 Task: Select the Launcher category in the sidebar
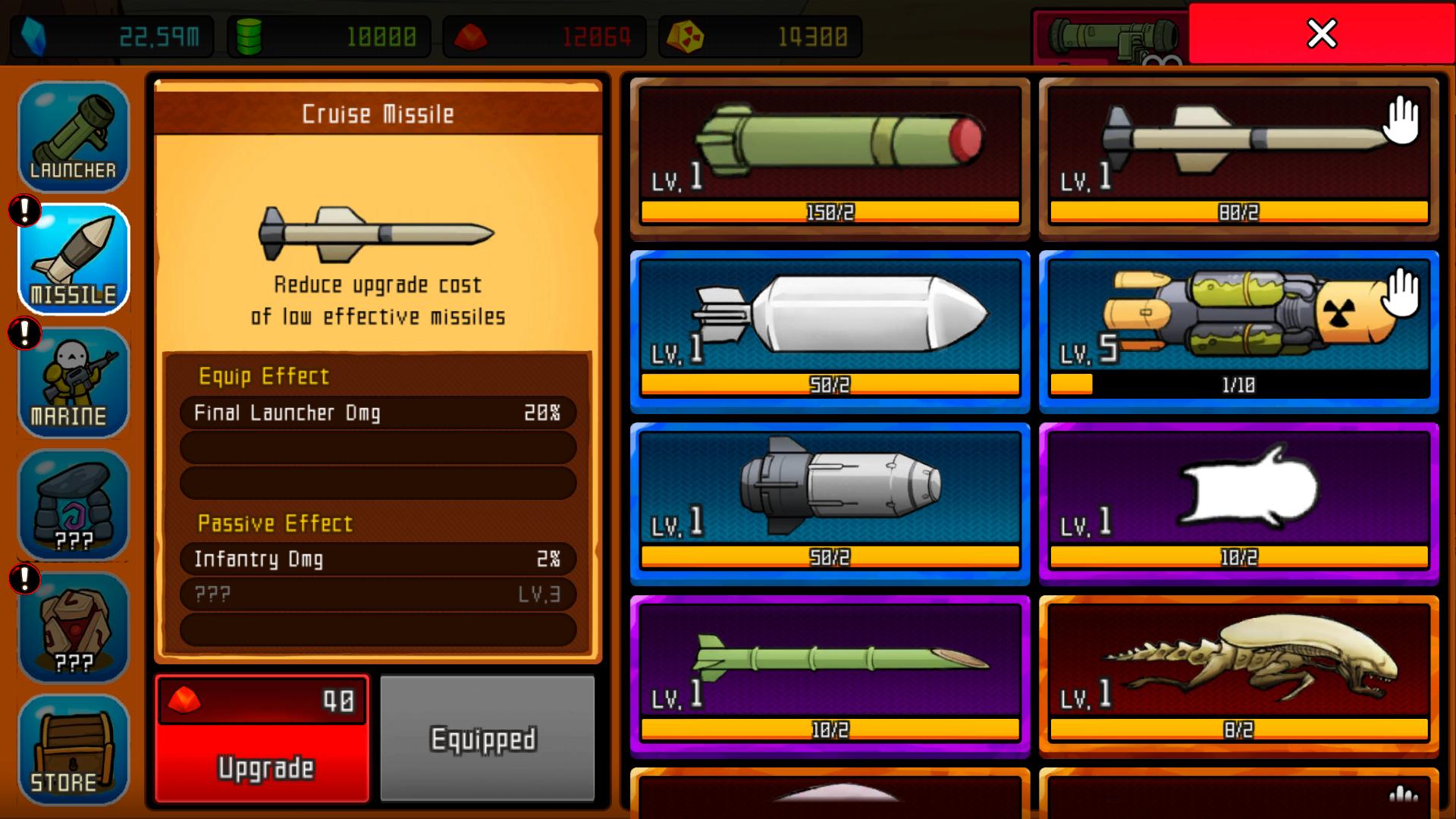coord(74,136)
